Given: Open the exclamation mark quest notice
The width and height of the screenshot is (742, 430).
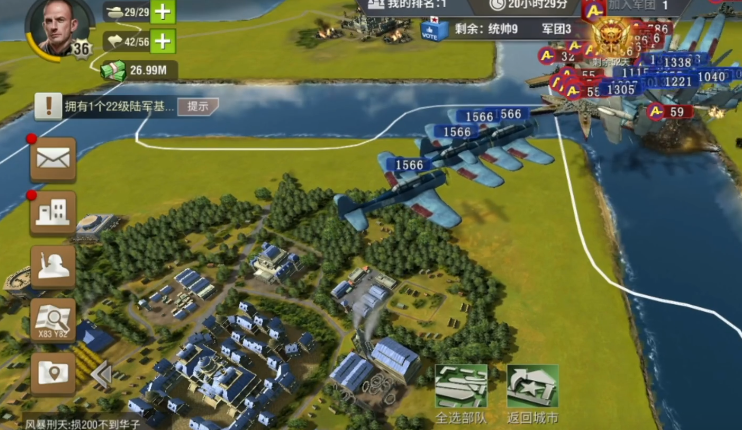Looking at the screenshot, I should pos(48,106).
